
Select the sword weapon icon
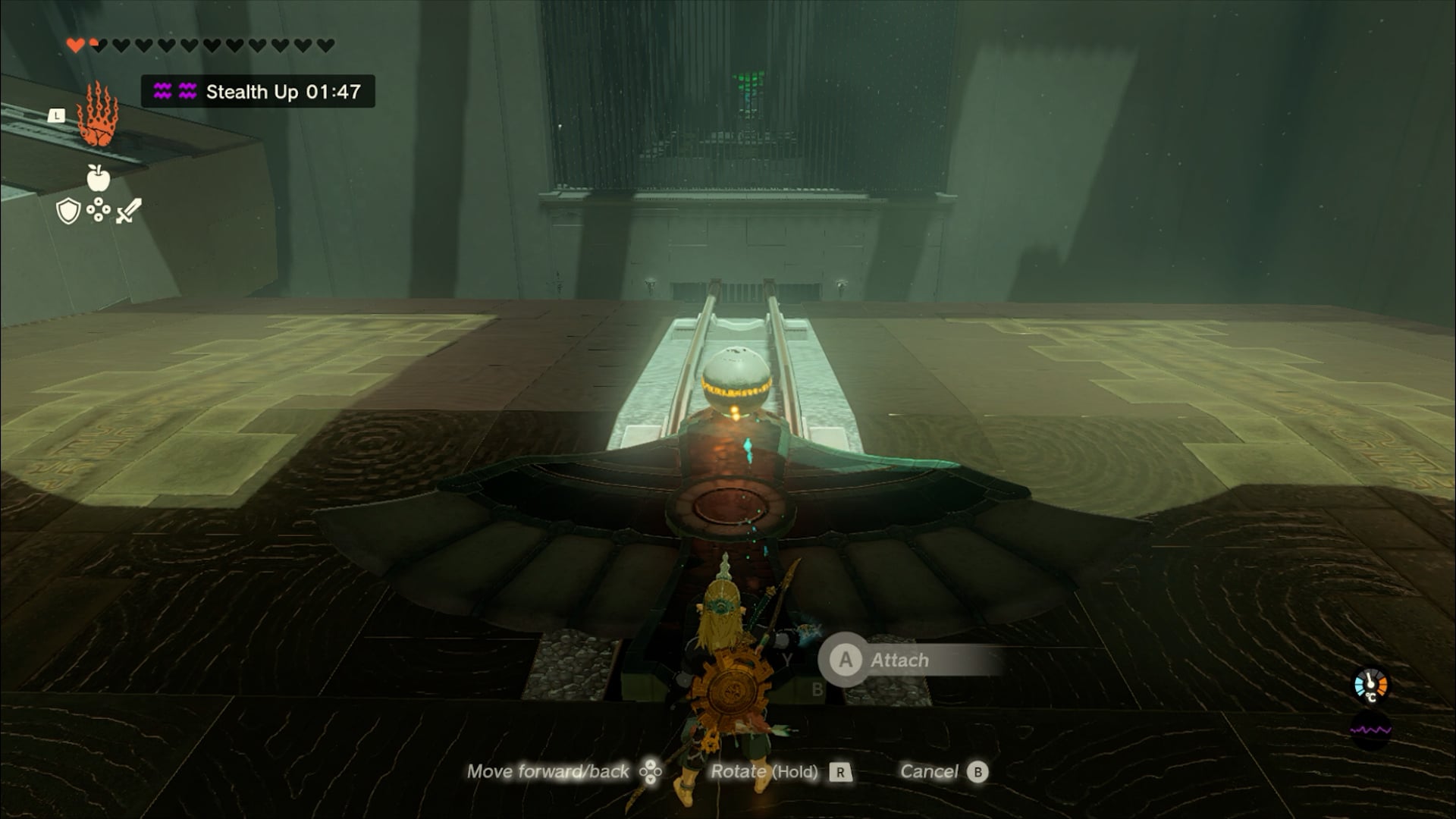(x=129, y=210)
